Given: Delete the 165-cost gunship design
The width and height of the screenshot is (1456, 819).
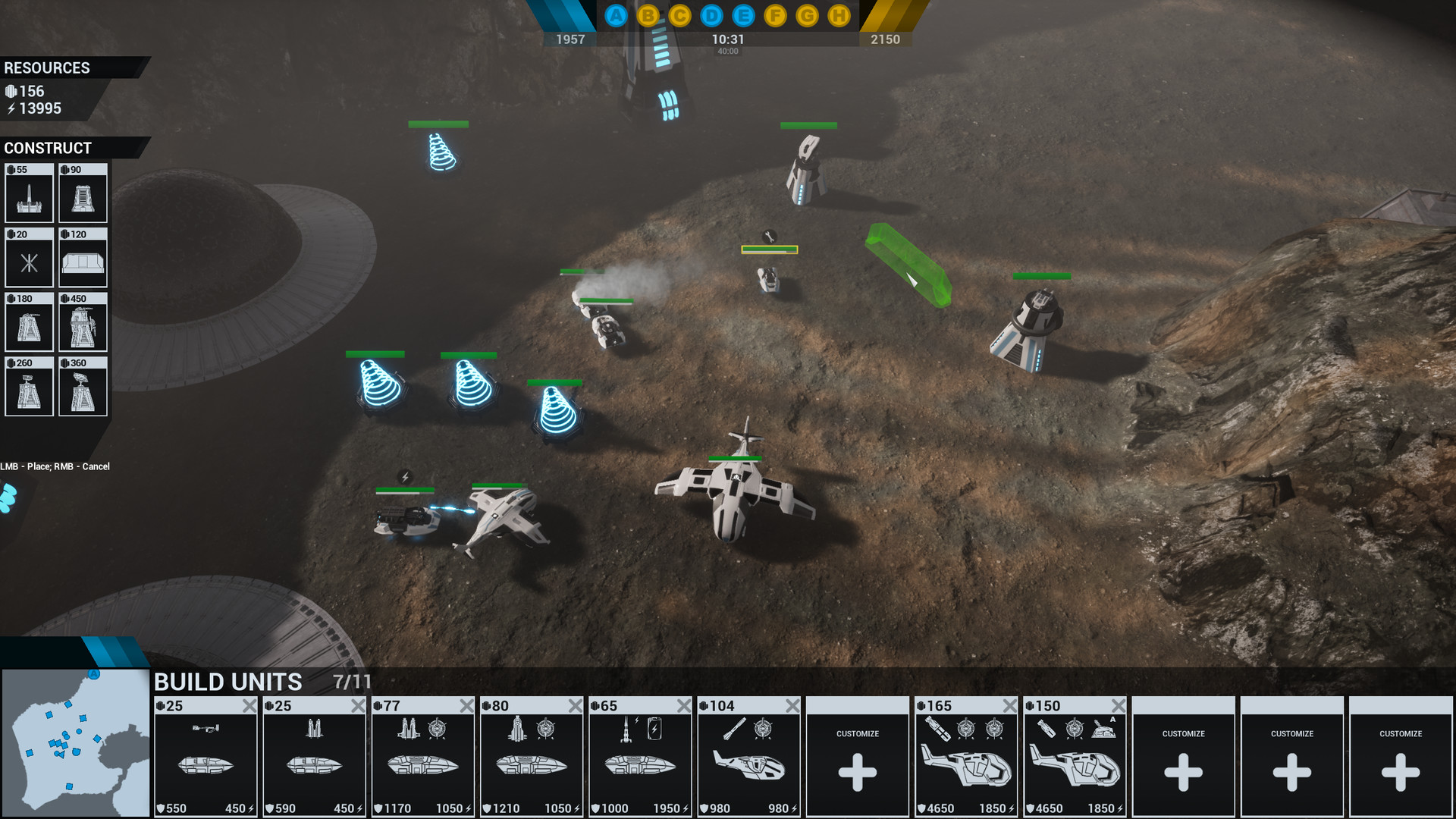Looking at the screenshot, I should 1010,706.
